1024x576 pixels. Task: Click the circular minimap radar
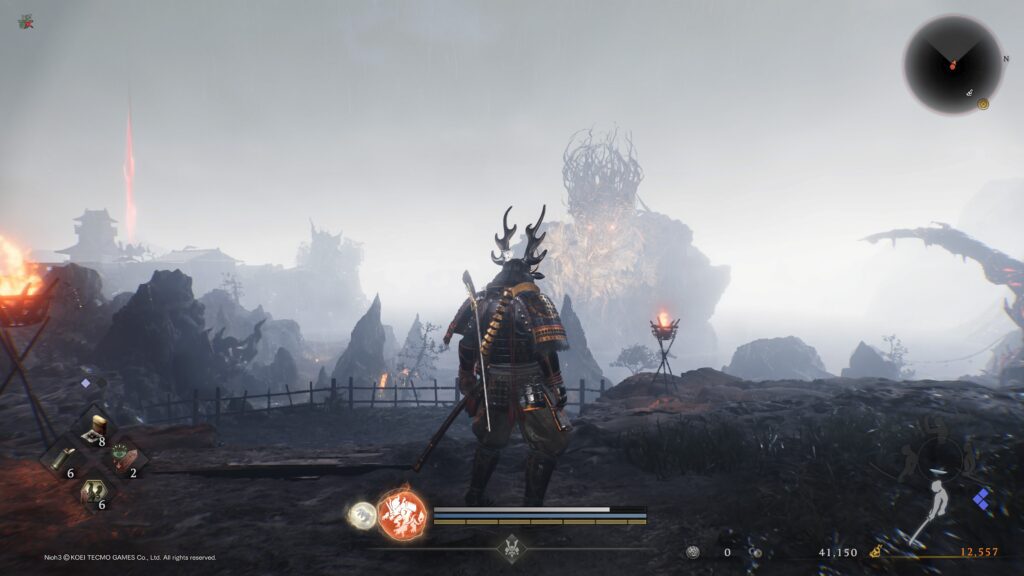953,64
